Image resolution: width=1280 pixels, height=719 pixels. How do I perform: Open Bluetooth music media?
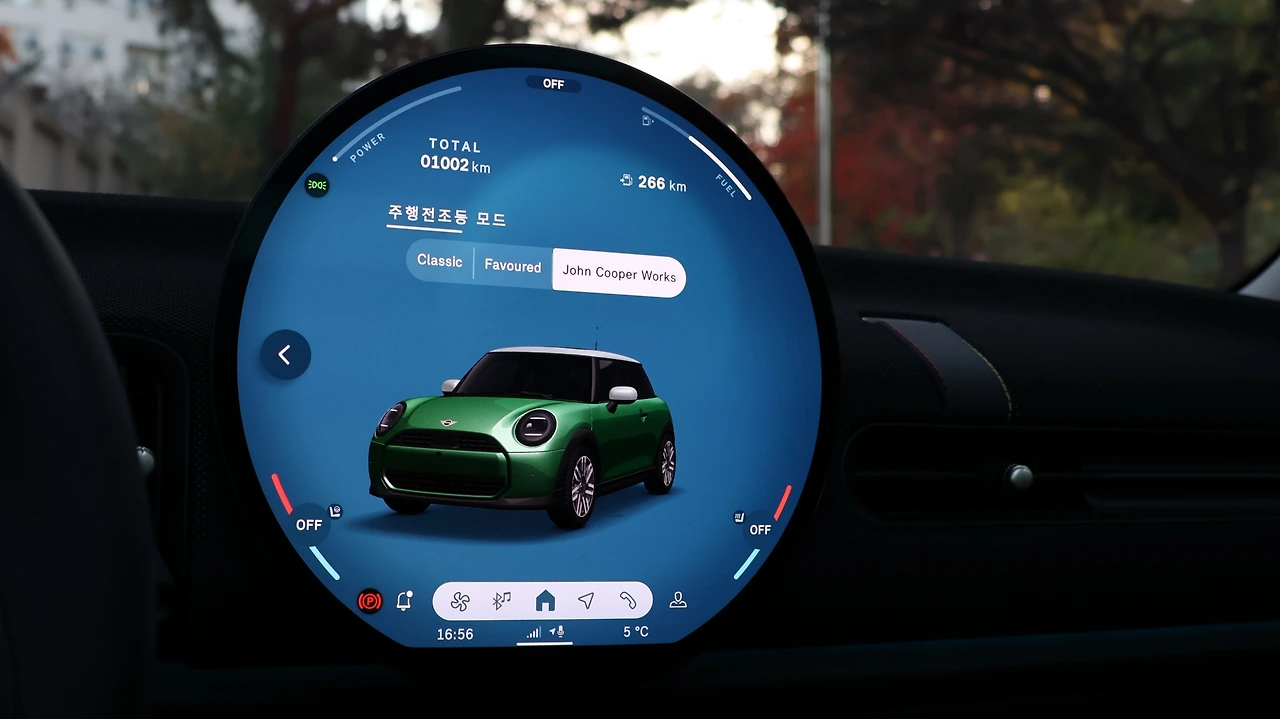[502, 601]
